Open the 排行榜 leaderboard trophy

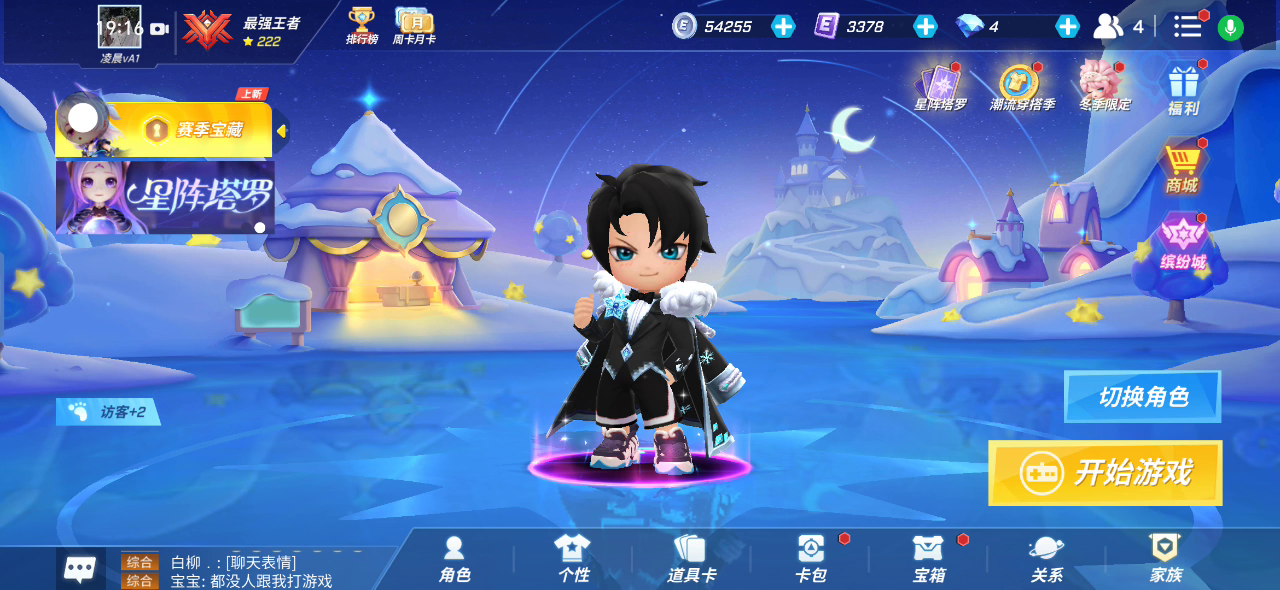[x=361, y=26]
